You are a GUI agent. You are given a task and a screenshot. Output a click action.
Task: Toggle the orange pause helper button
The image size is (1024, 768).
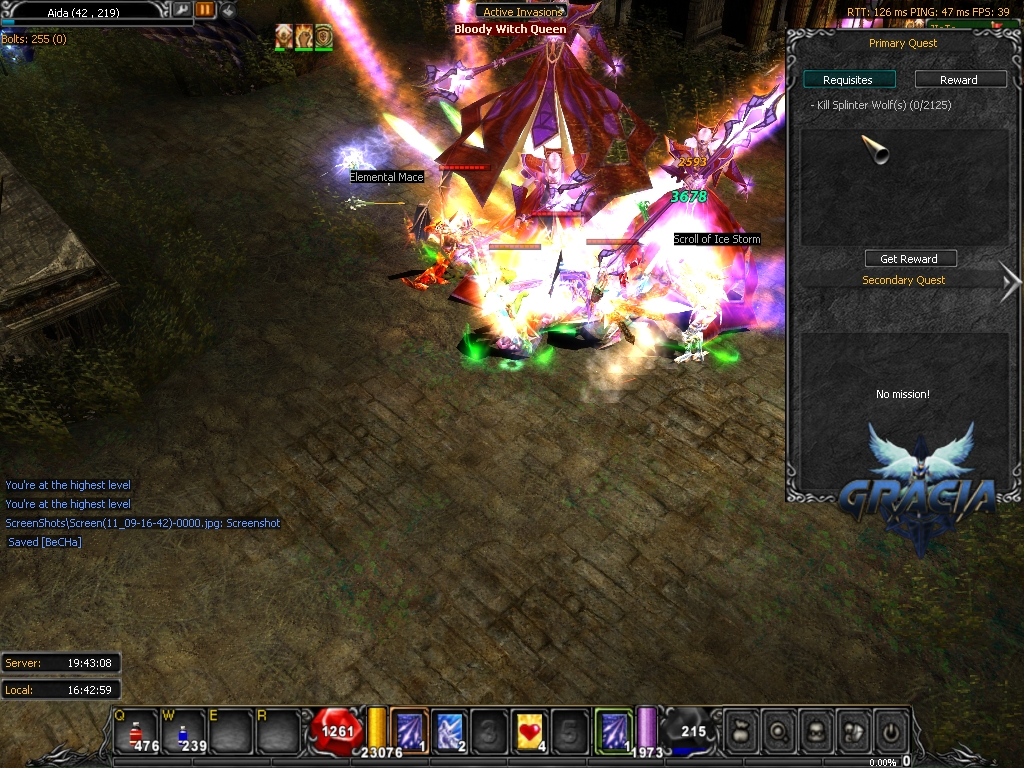[x=205, y=10]
